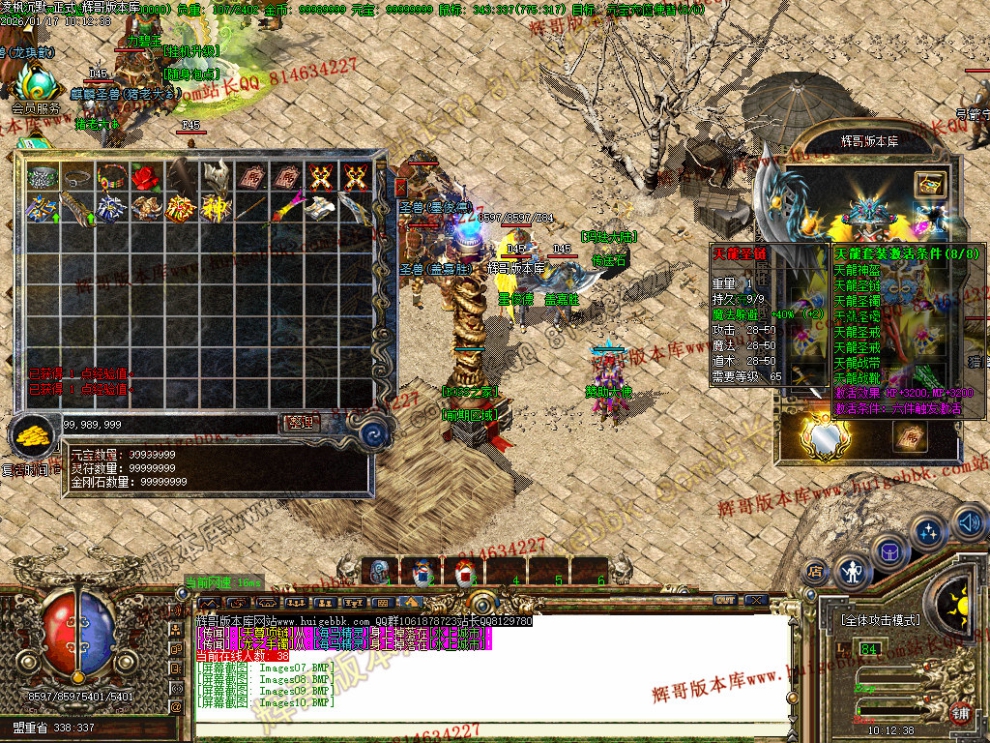Select the colorful beaded bracelet item

(x=111, y=177)
